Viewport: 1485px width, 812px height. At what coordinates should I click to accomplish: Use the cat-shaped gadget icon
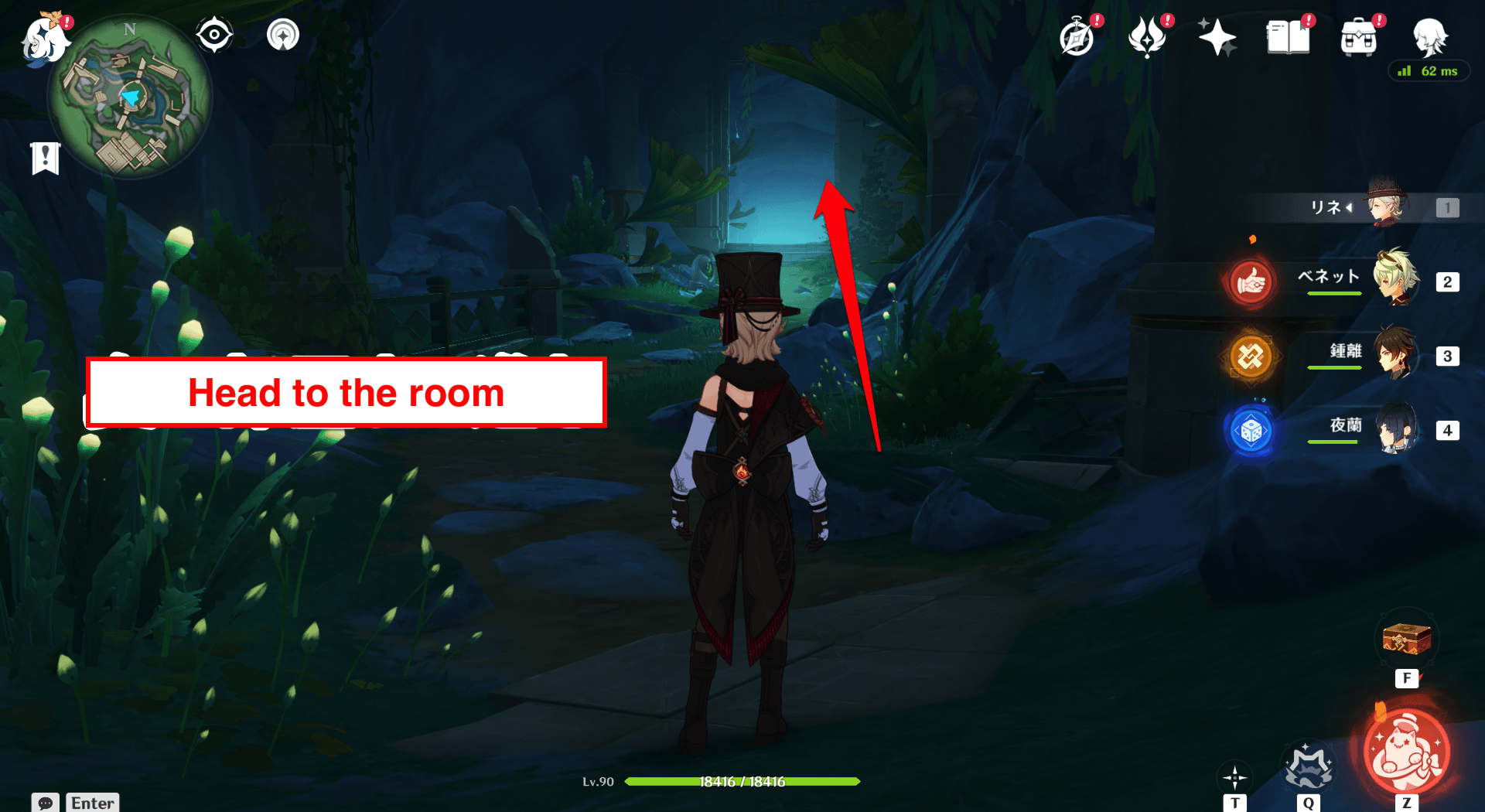[1308, 766]
